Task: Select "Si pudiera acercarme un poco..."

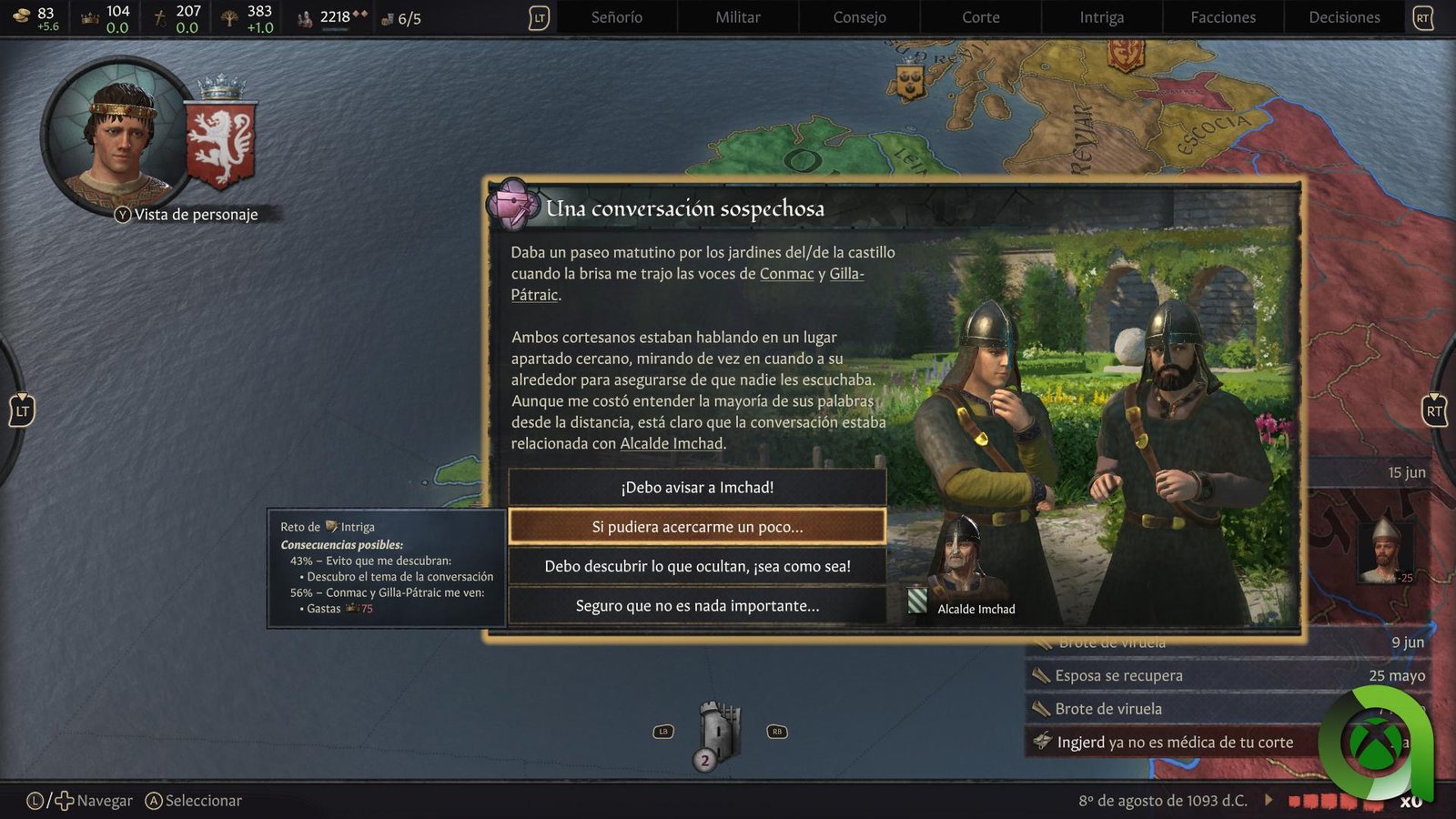Action: (697, 527)
